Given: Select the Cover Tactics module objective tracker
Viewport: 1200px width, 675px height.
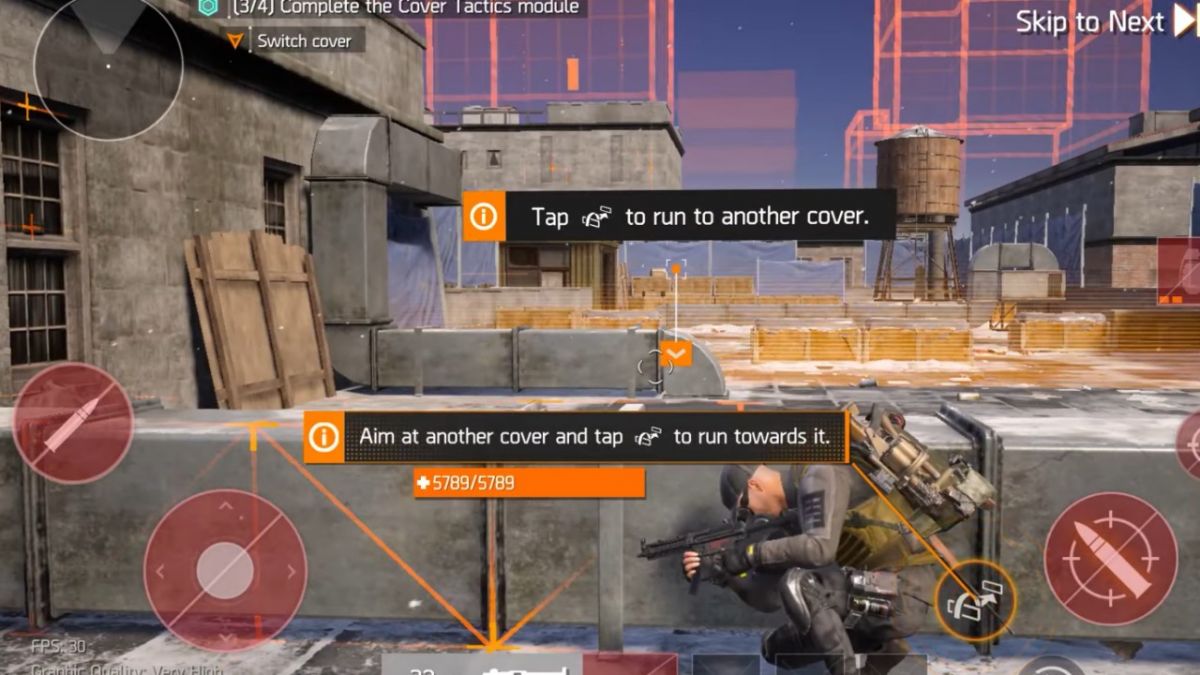Looking at the screenshot, I should click(392, 8).
